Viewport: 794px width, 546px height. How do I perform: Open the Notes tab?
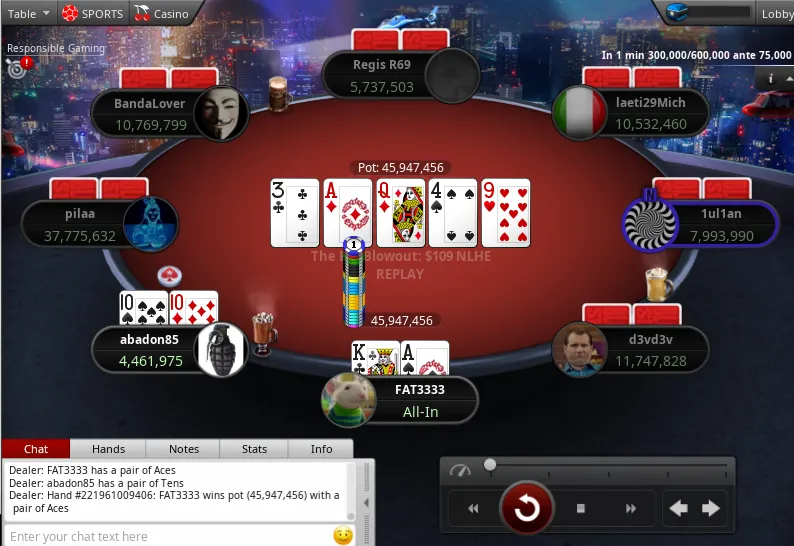(184, 450)
